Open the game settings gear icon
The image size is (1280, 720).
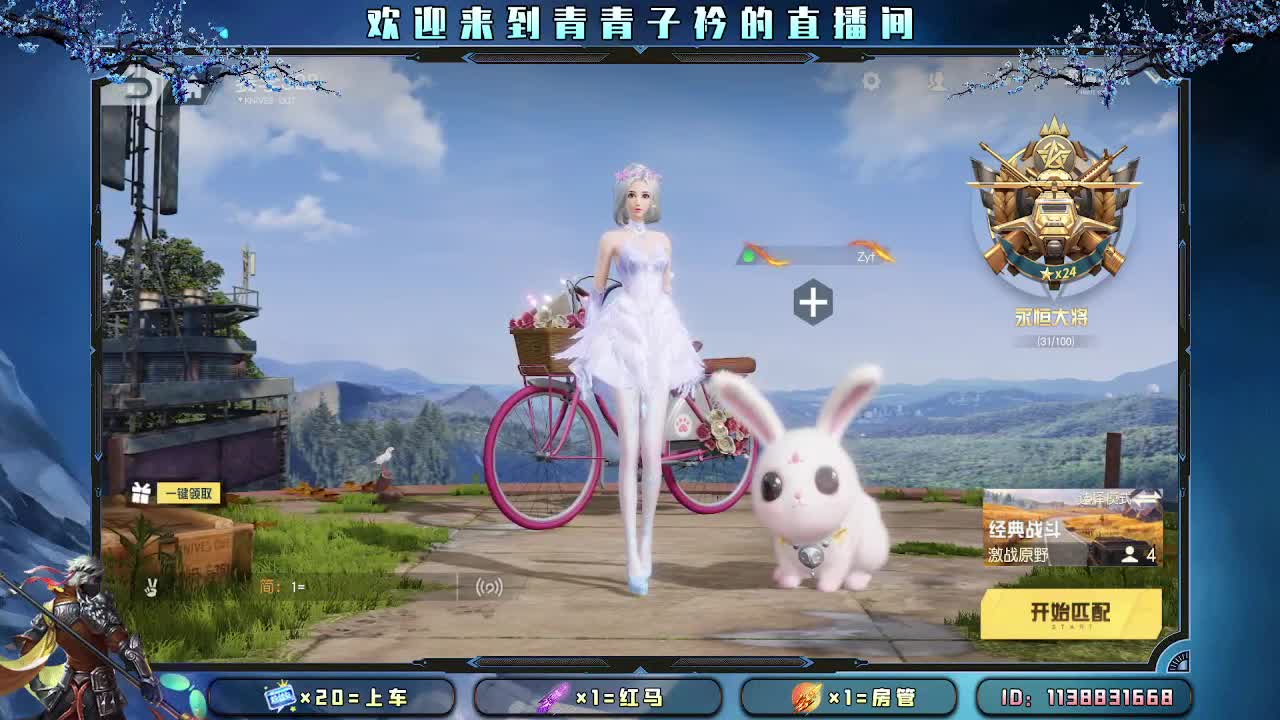point(873,80)
